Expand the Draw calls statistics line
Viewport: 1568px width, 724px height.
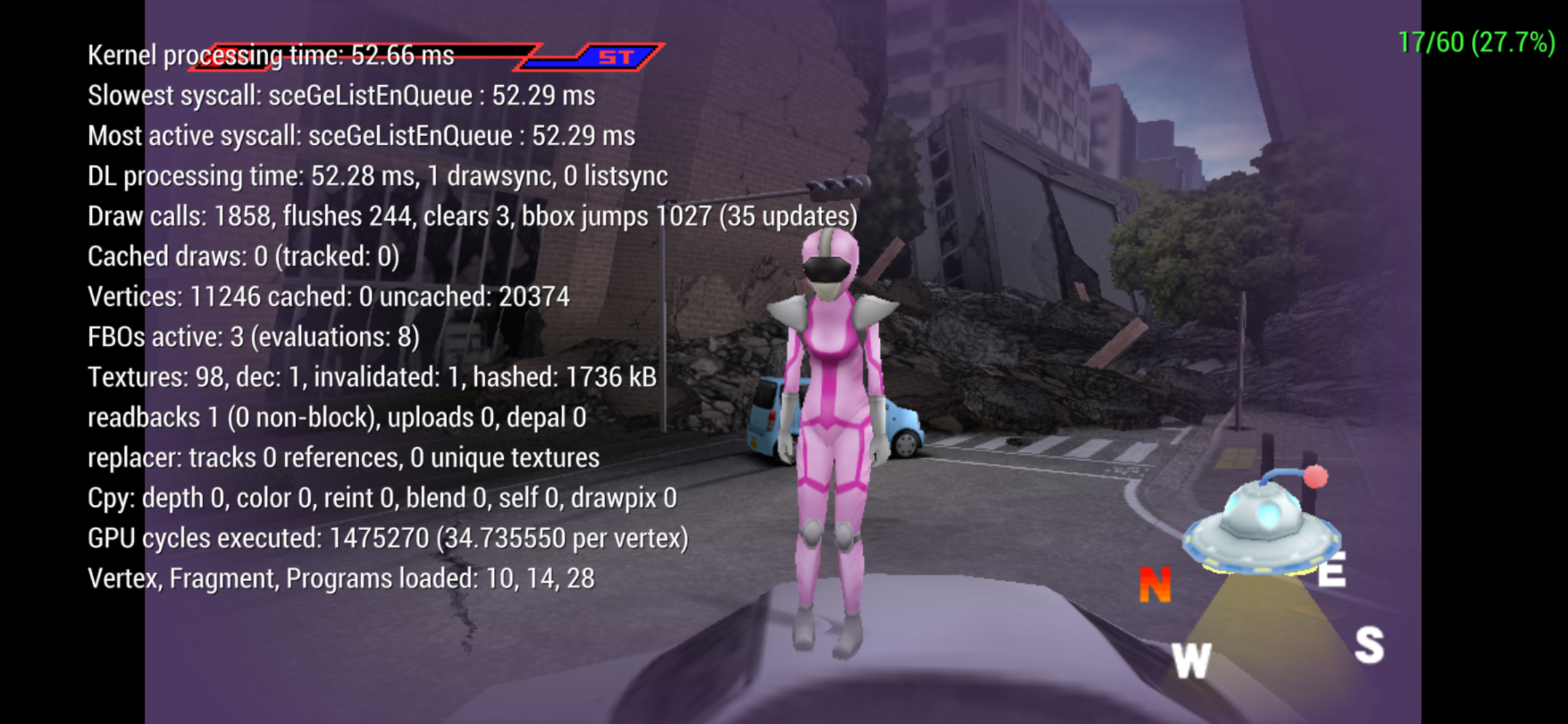click(469, 217)
